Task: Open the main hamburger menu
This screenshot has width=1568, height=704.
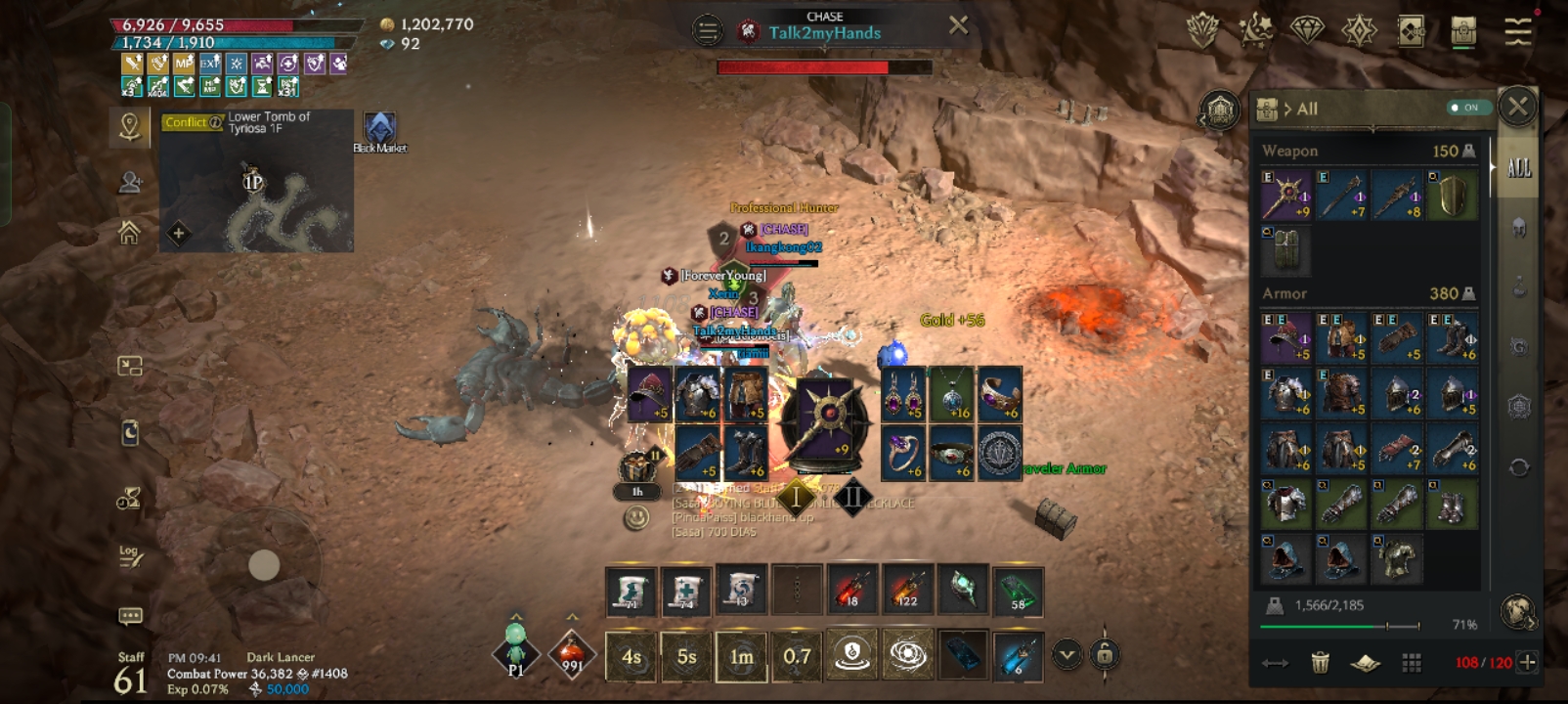Action: [1517, 31]
